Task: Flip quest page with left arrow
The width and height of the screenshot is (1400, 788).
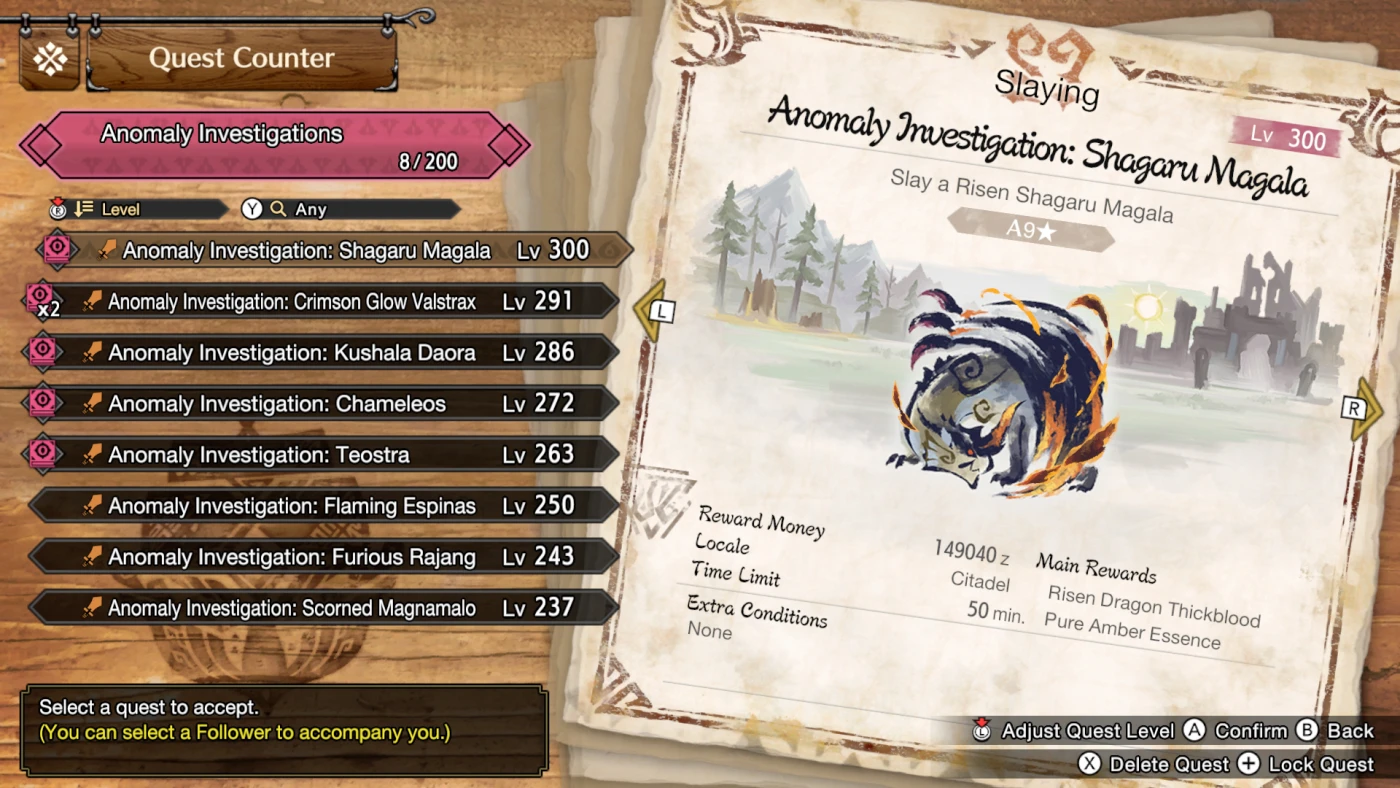Action: (652, 311)
